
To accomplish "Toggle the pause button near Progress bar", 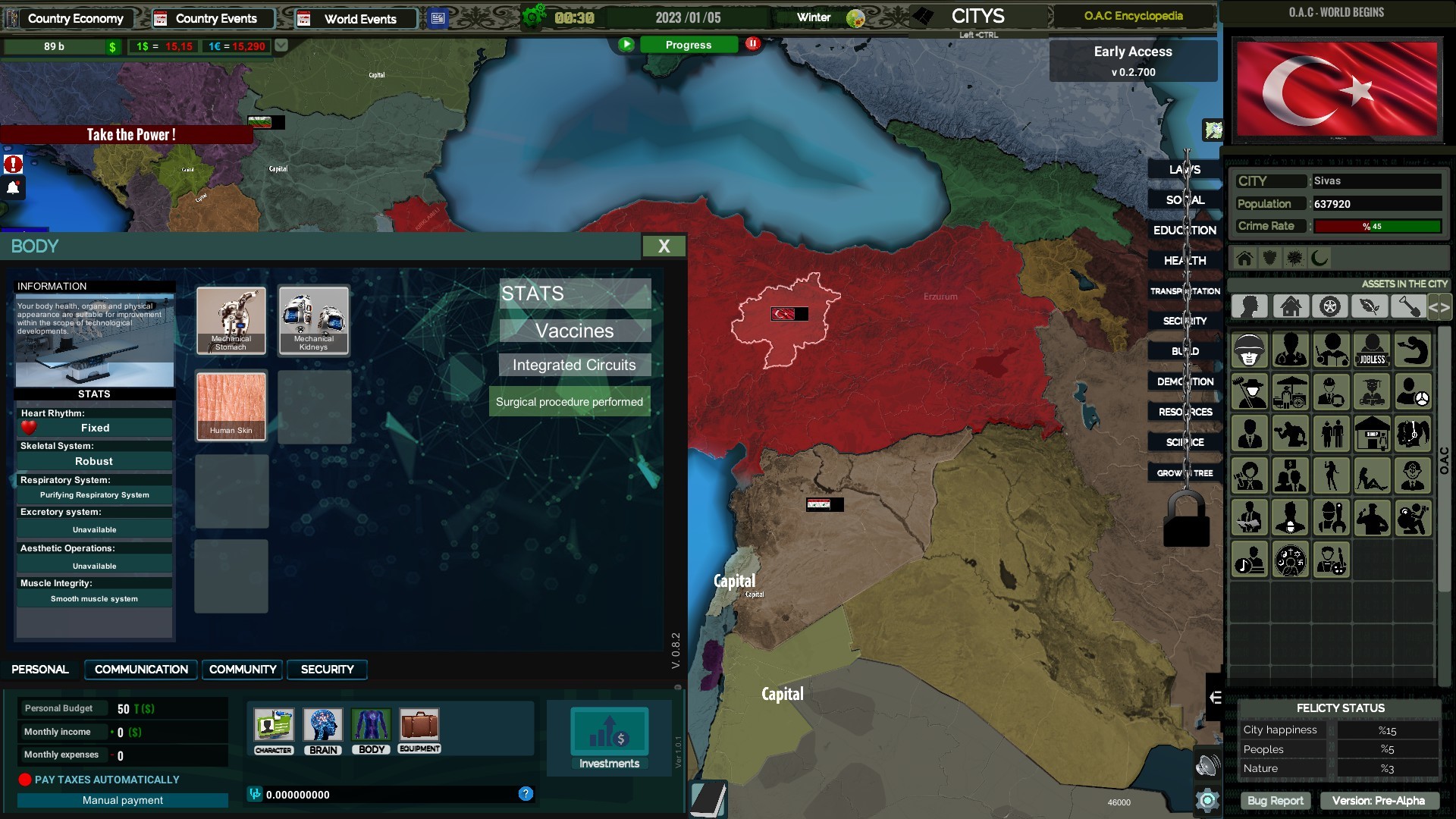I will click(752, 44).
